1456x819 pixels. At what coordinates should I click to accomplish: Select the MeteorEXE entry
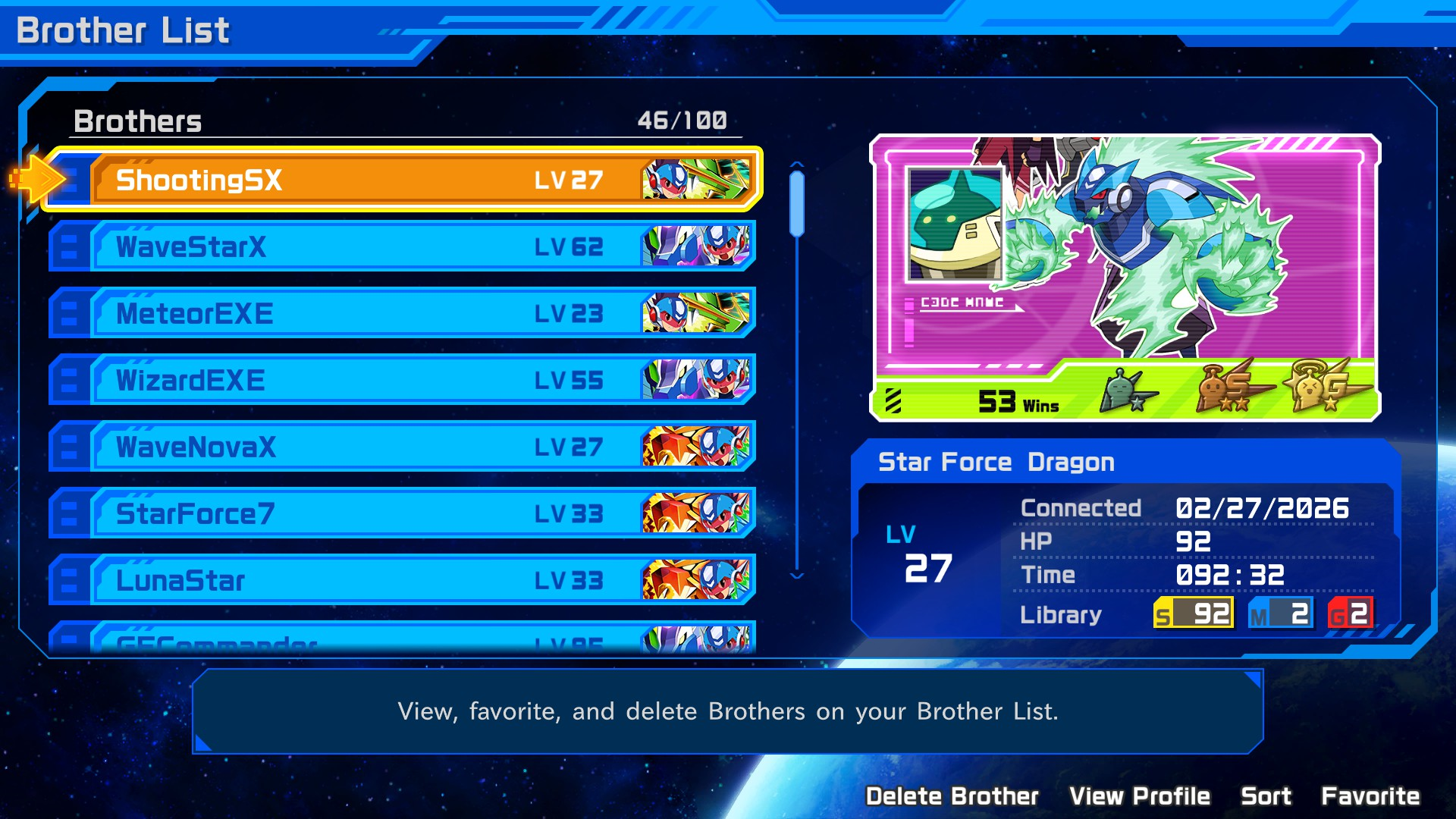click(x=402, y=313)
